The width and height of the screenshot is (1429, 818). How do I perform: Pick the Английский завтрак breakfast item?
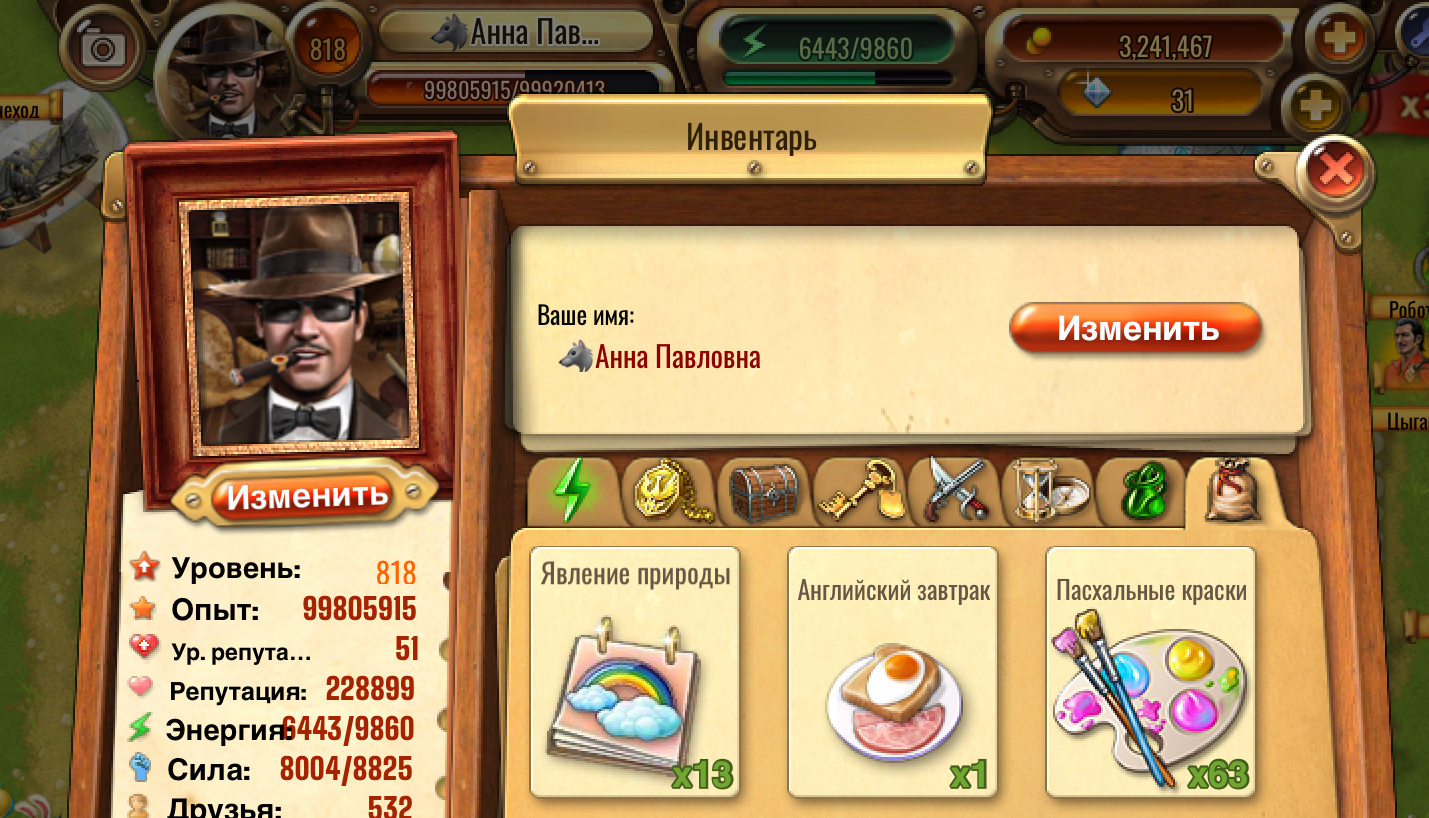pyautogui.click(x=893, y=672)
